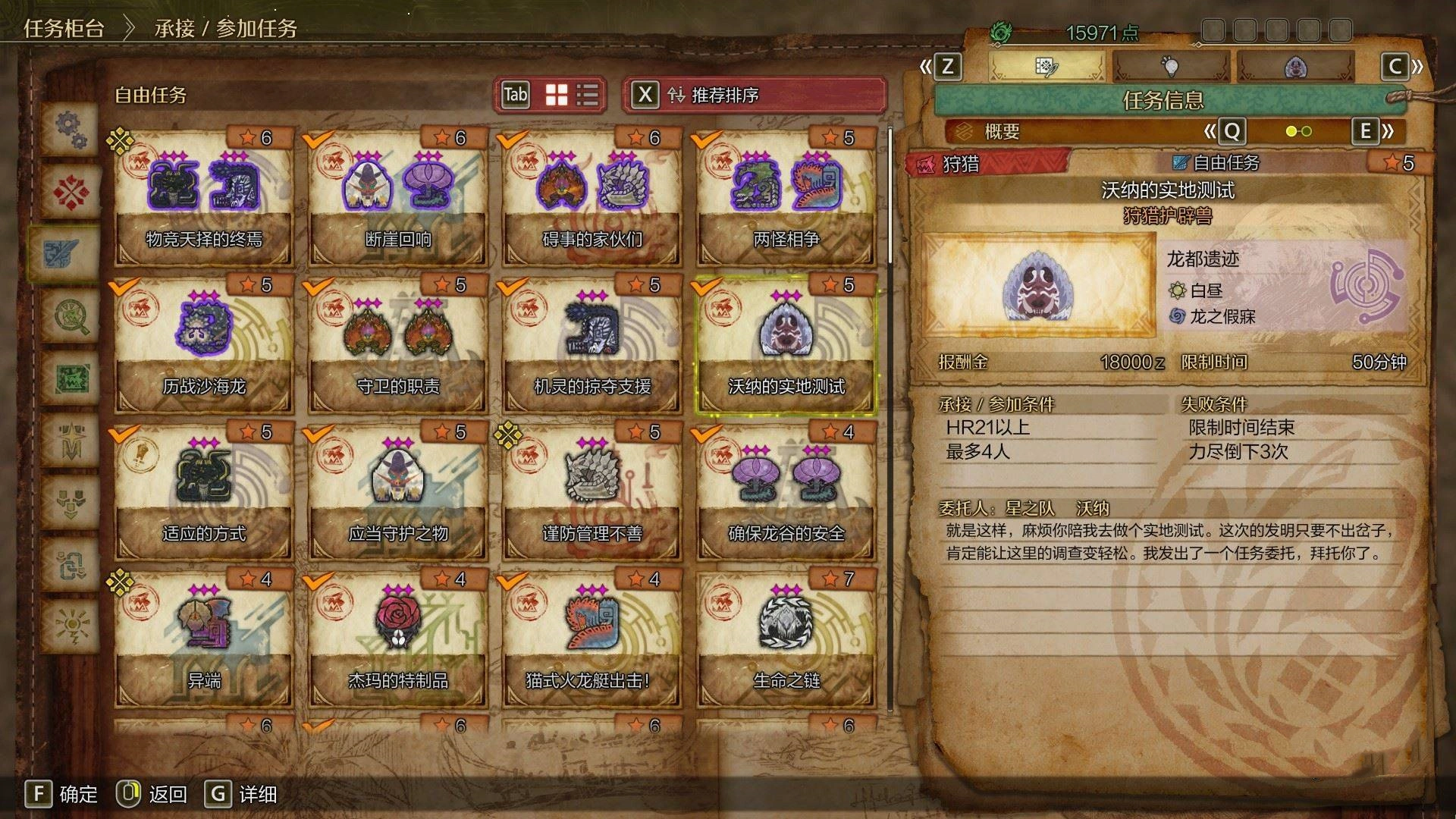Switch to the monster icon info tab

point(1295,67)
